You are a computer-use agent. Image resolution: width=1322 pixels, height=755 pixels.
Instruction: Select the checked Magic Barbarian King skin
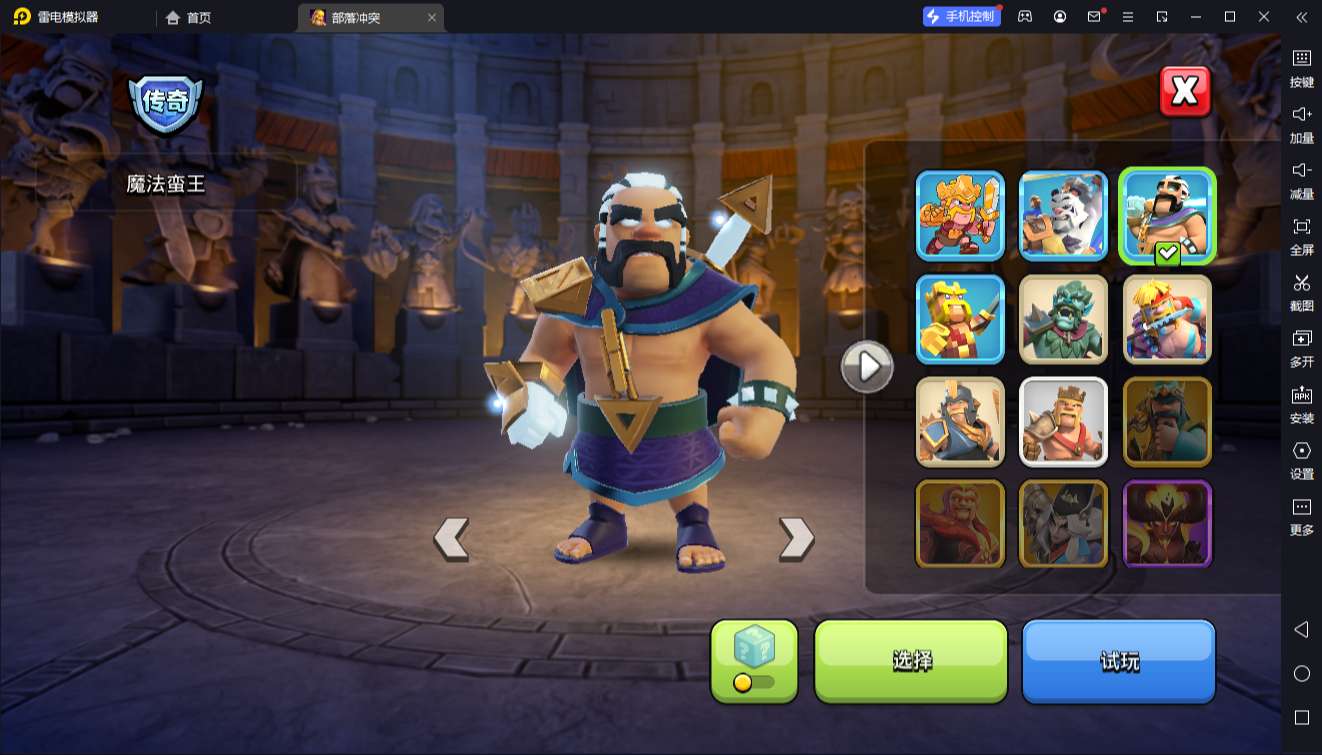pos(1167,215)
